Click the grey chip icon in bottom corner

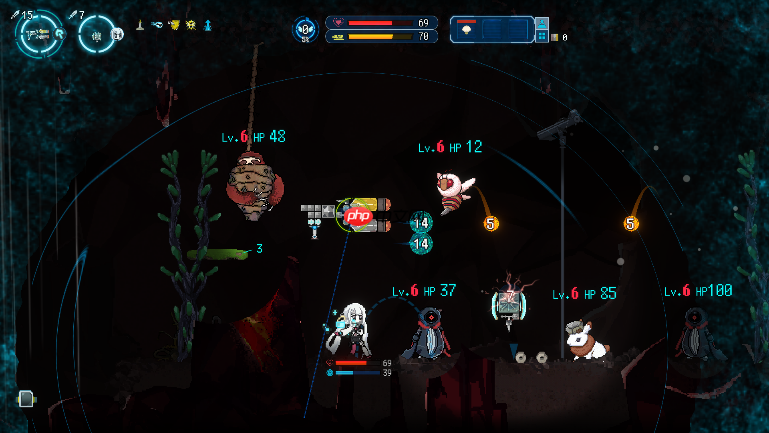coord(27,399)
